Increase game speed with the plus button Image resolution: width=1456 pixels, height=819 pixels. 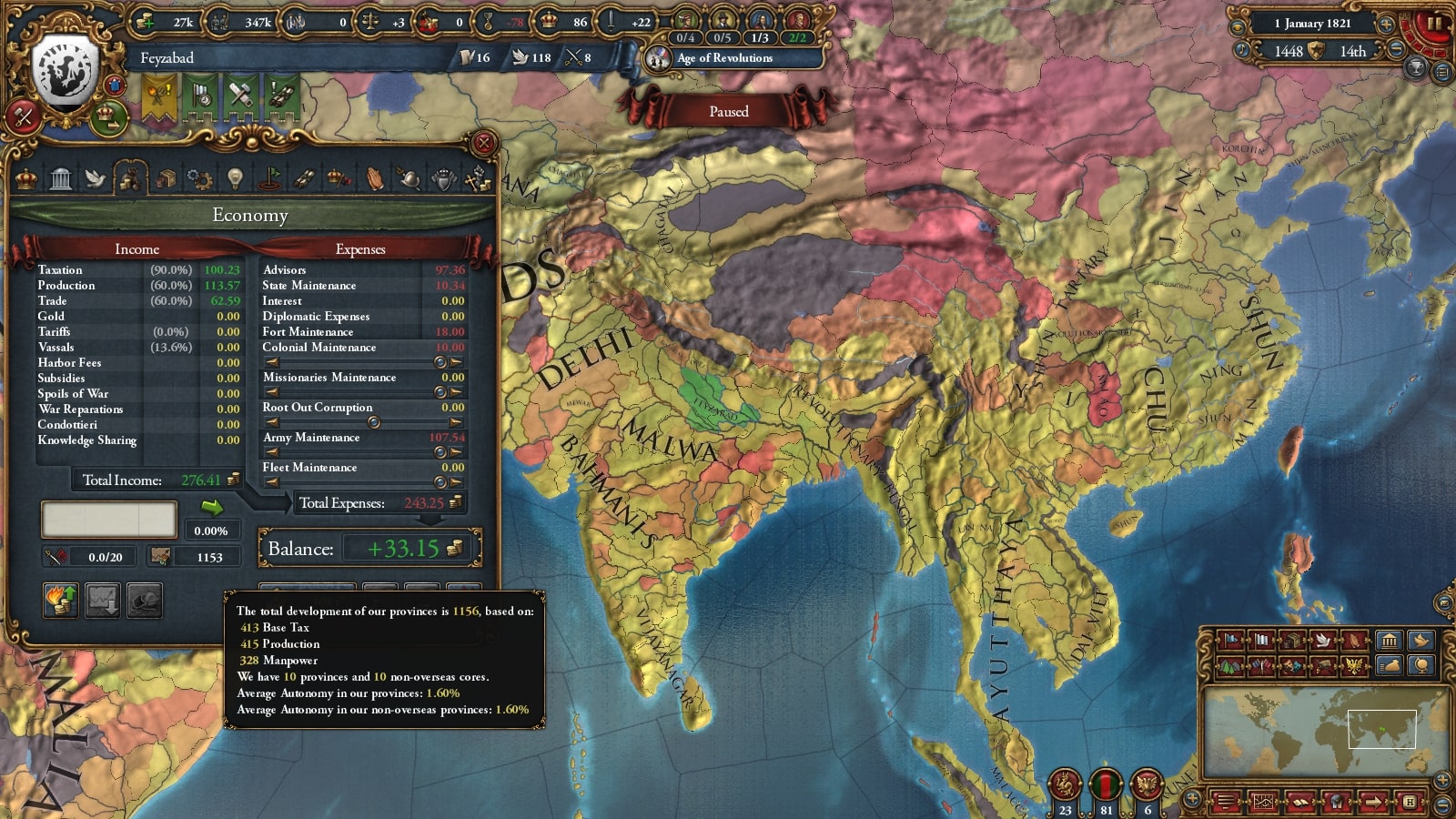pos(1386,25)
